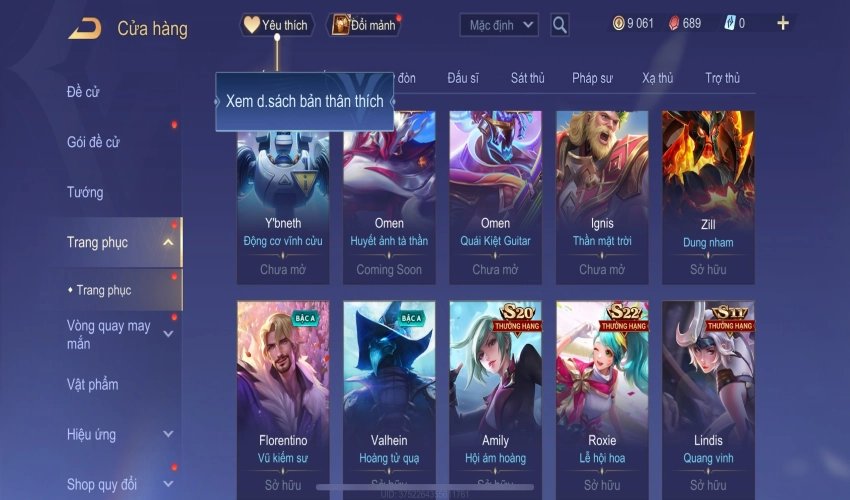The width and height of the screenshot is (850, 500).
Task: Collapse the Trang phục category
Action: pos(168,242)
